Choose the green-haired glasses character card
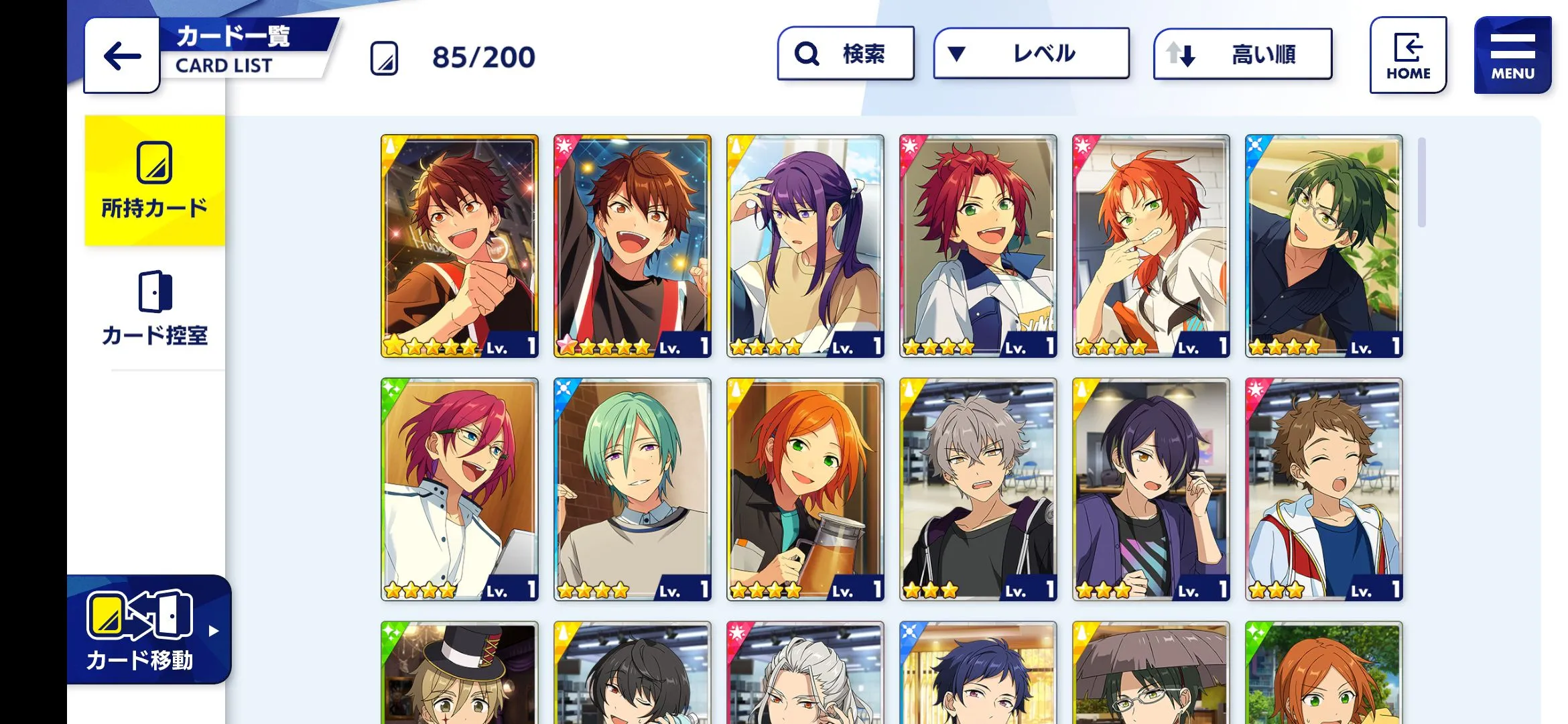 point(1323,246)
